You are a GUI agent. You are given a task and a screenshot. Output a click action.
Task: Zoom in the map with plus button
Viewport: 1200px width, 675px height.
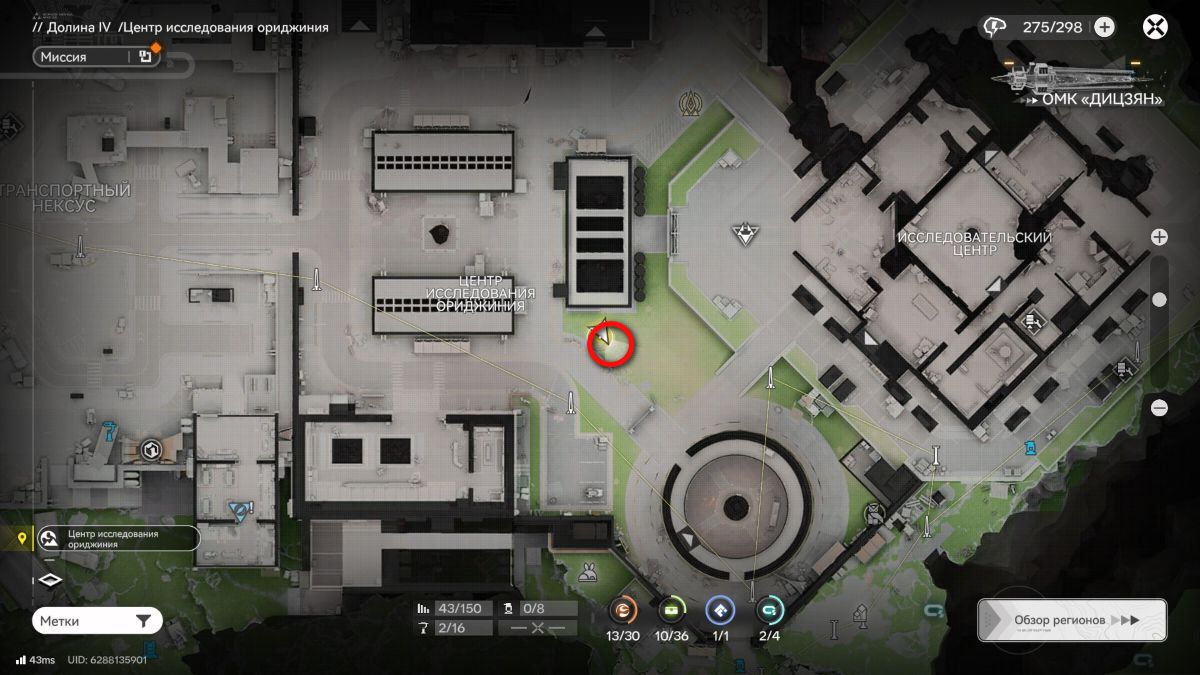(x=1159, y=237)
